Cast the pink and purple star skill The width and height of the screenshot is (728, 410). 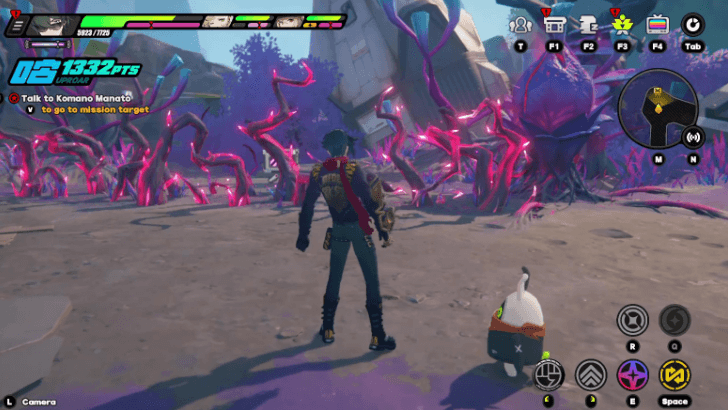click(632, 375)
